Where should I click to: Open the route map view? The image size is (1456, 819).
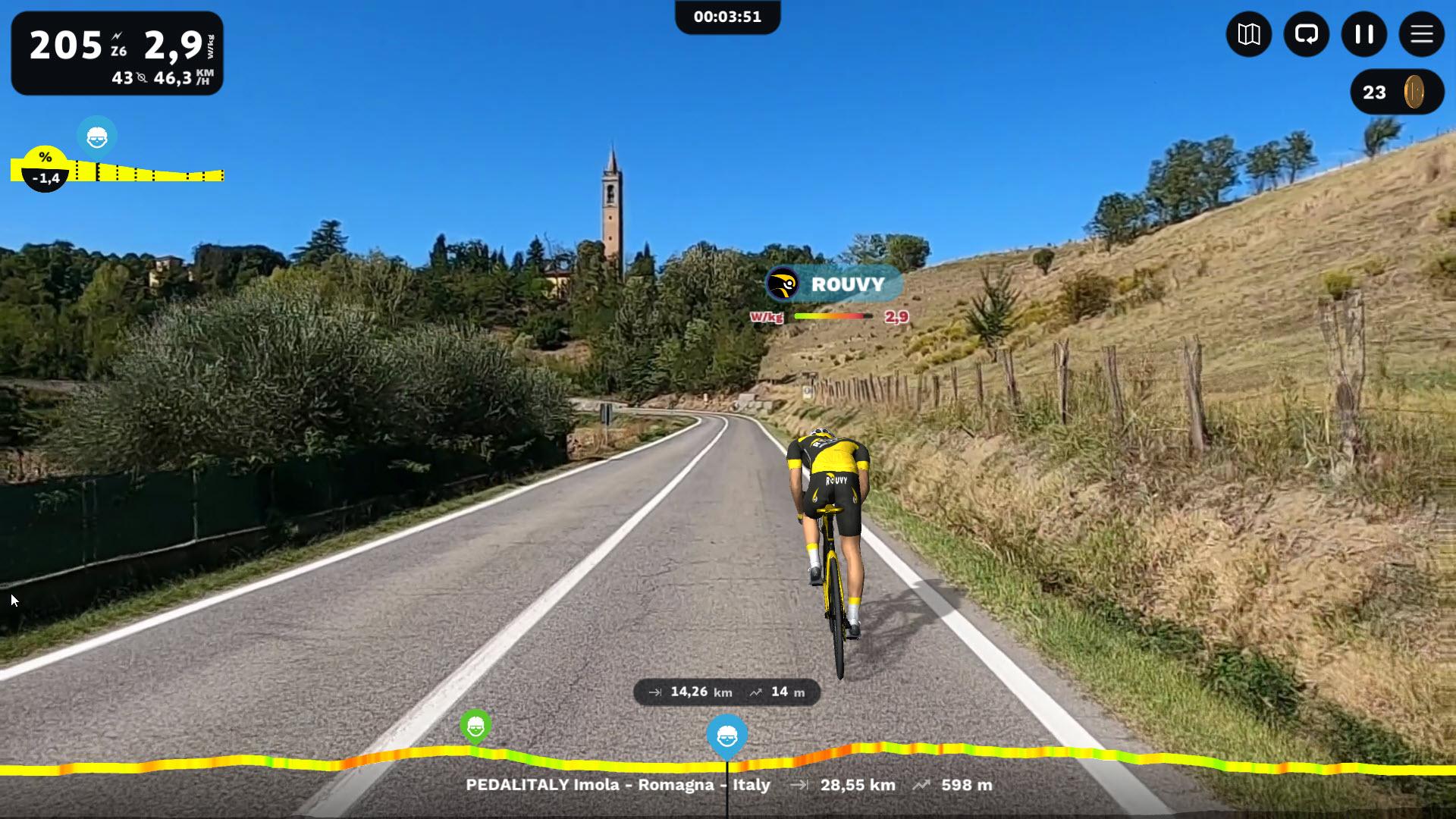point(1248,34)
